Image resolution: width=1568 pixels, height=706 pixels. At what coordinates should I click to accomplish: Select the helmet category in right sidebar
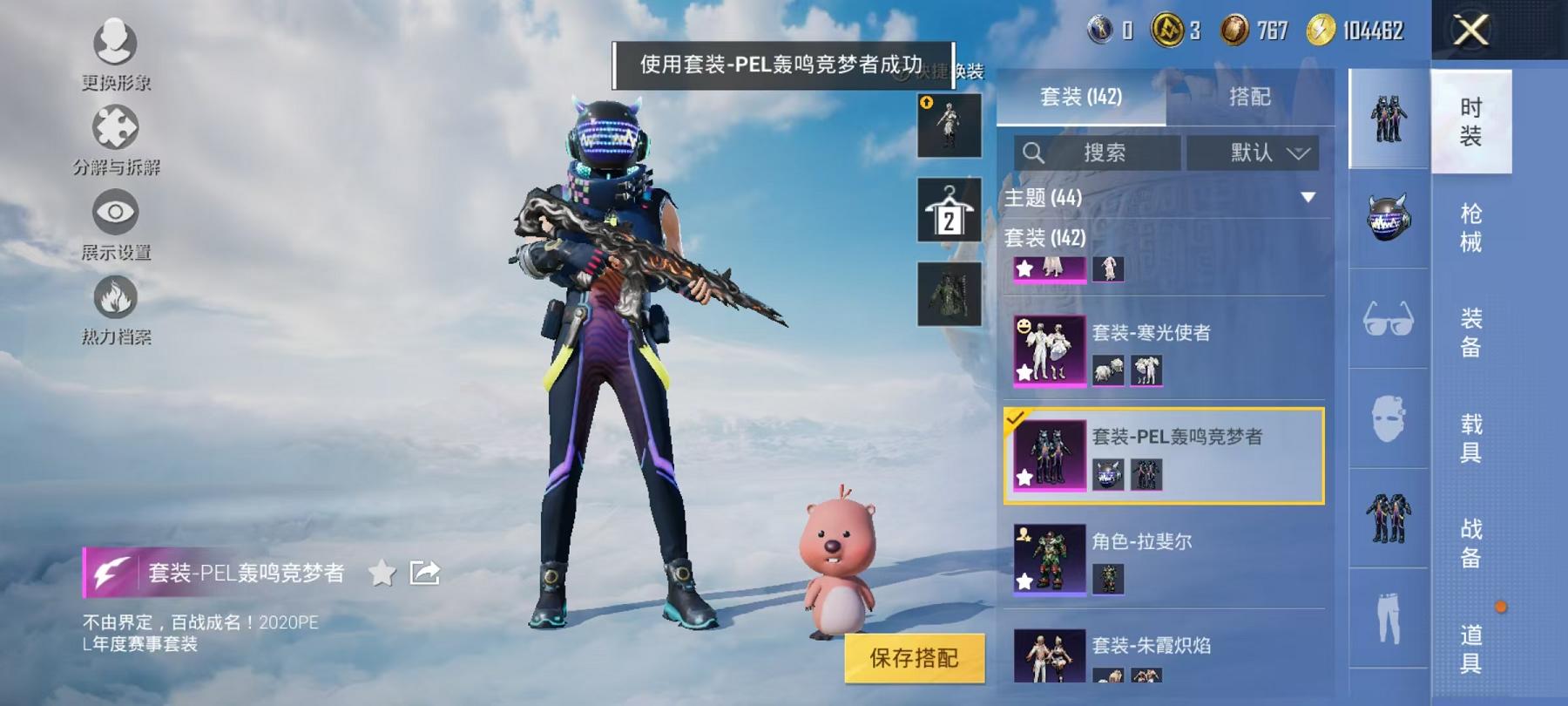click(x=1387, y=220)
